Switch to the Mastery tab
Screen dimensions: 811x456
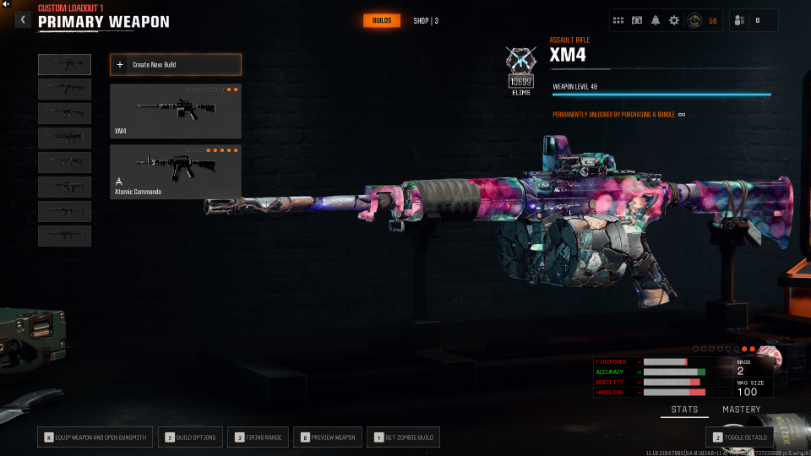click(x=741, y=410)
